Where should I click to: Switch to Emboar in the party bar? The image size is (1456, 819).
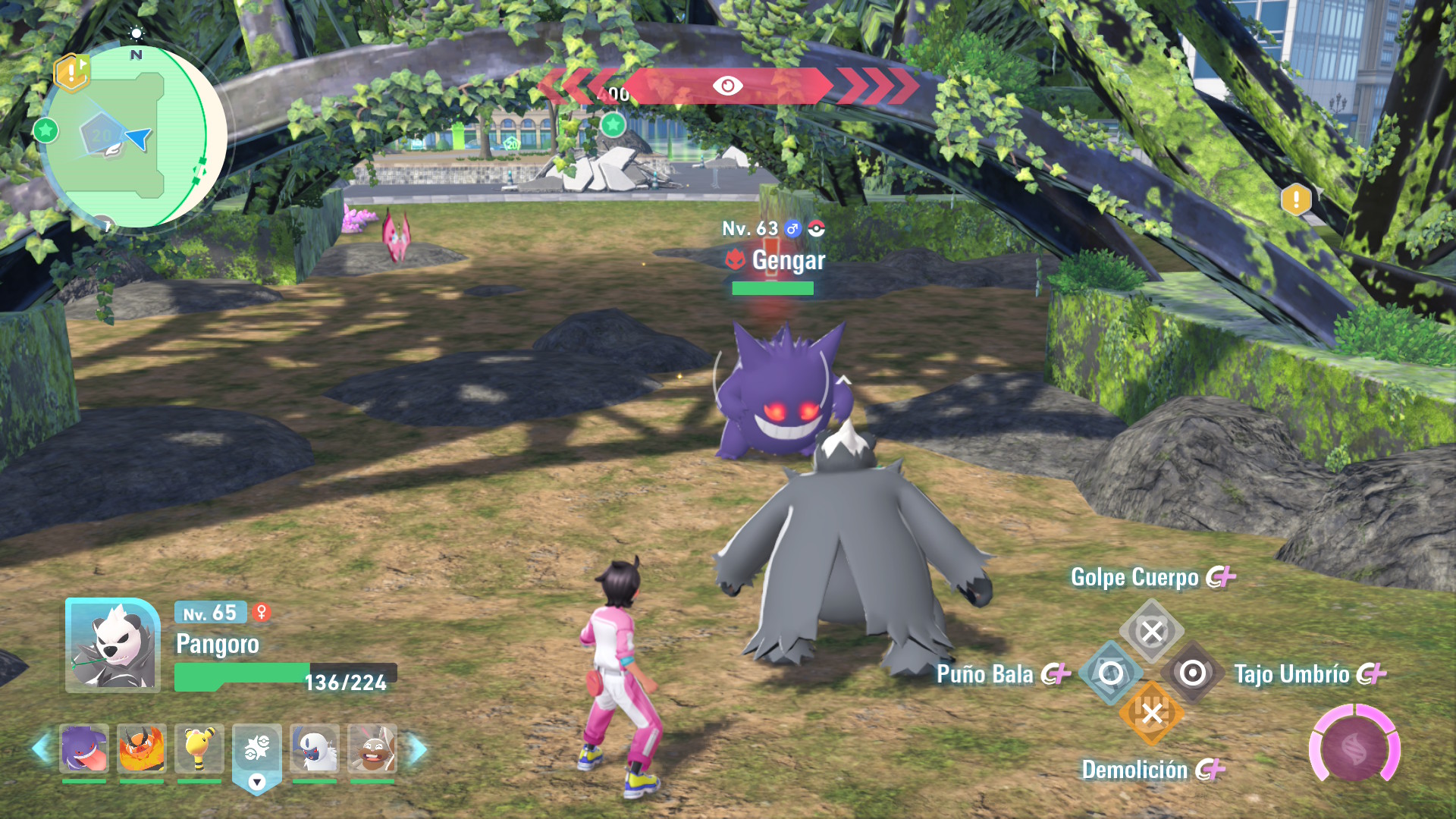(x=142, y=749)
